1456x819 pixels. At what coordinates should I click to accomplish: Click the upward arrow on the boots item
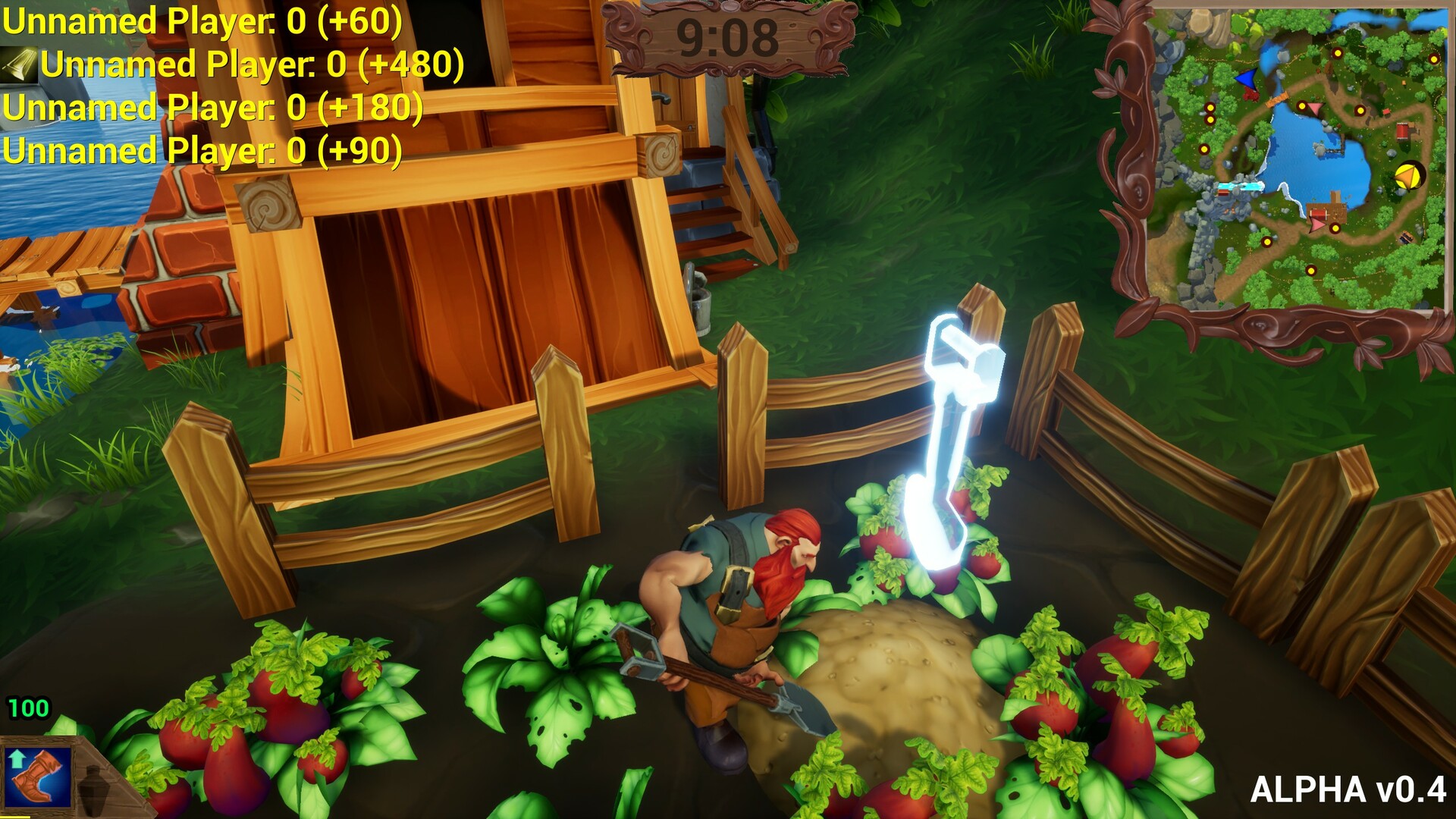[x=17, y=758]
